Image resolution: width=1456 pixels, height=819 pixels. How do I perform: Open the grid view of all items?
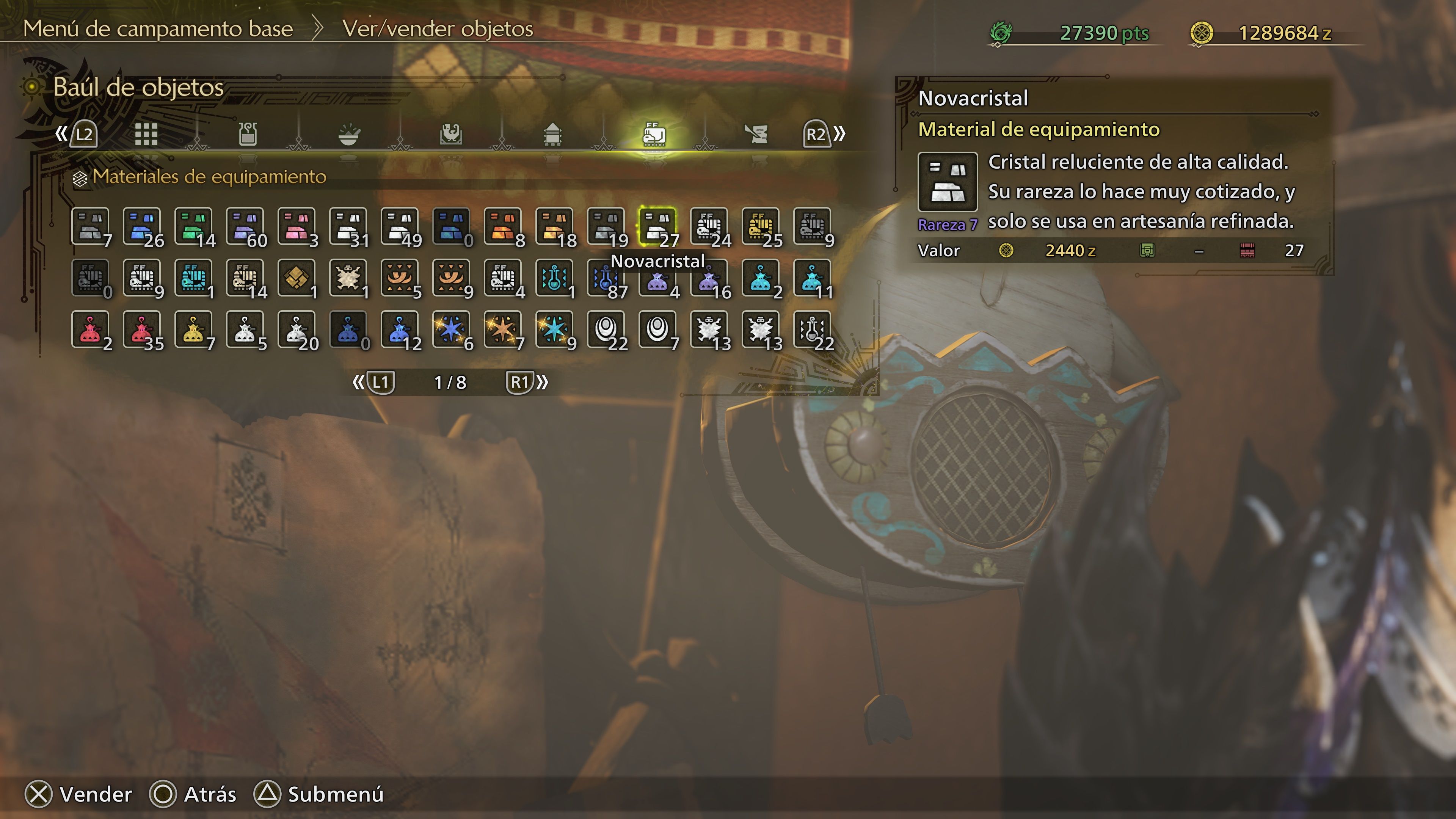(147, 134)
